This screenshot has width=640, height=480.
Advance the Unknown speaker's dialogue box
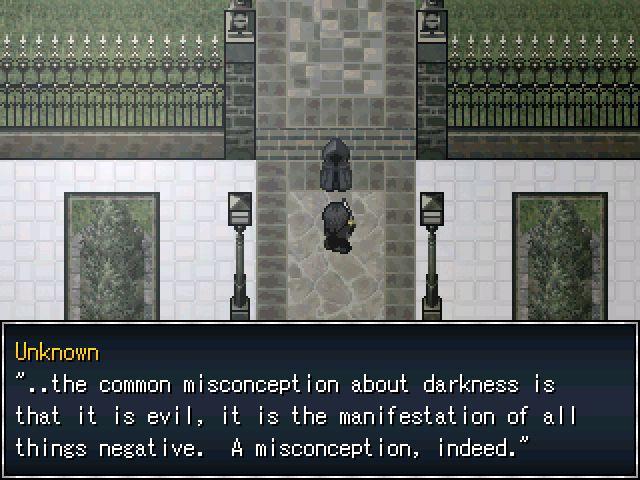(320, 400)
